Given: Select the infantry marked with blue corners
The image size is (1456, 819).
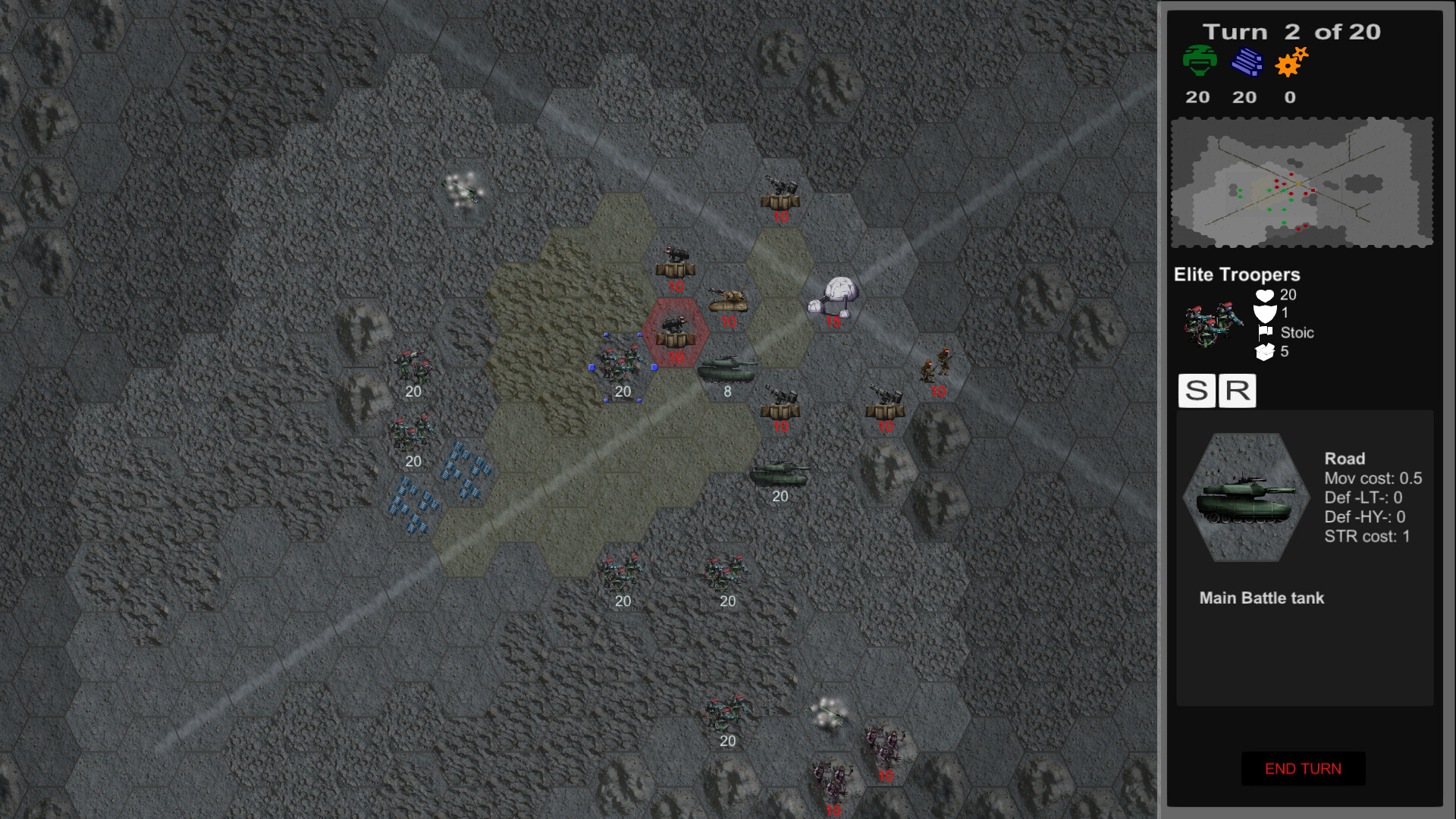Looking at the screenshot, I should 623,362.
